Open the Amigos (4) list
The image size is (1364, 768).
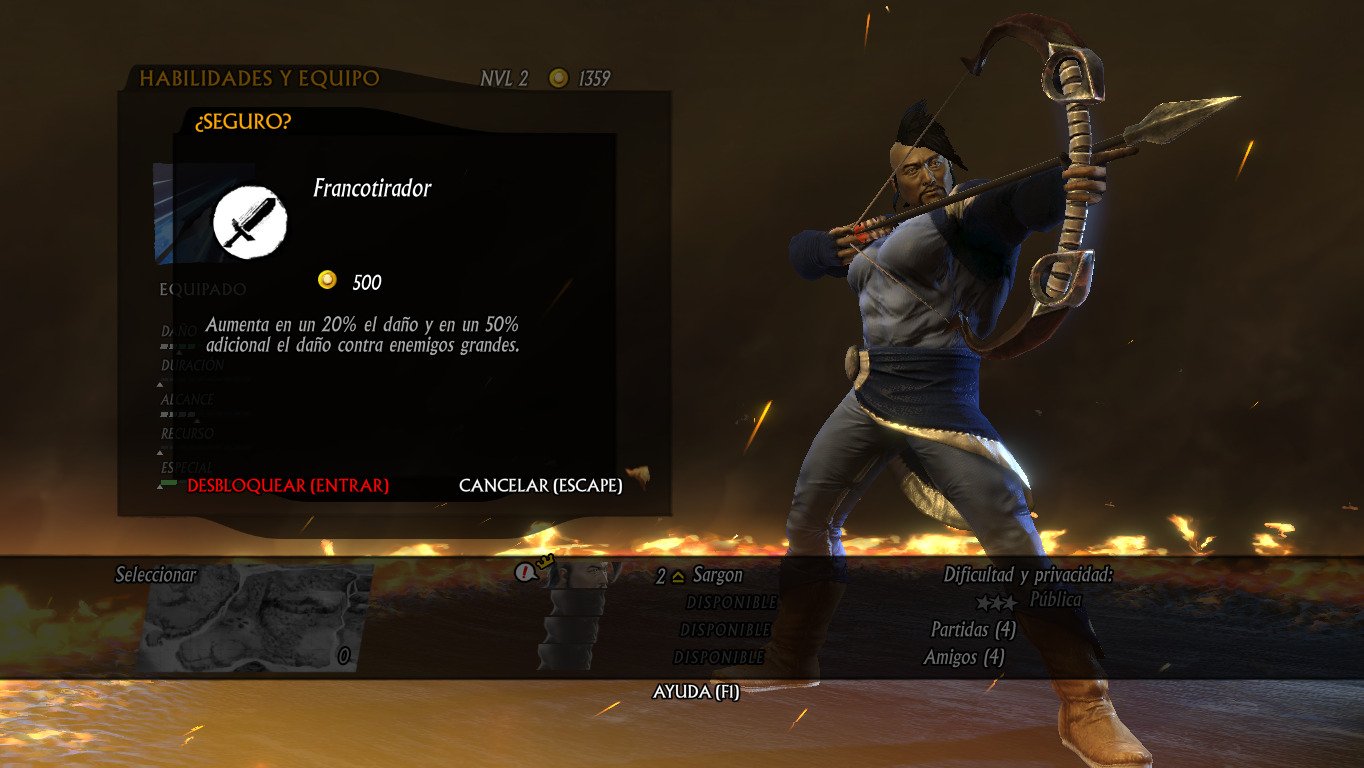click(964, 657)
